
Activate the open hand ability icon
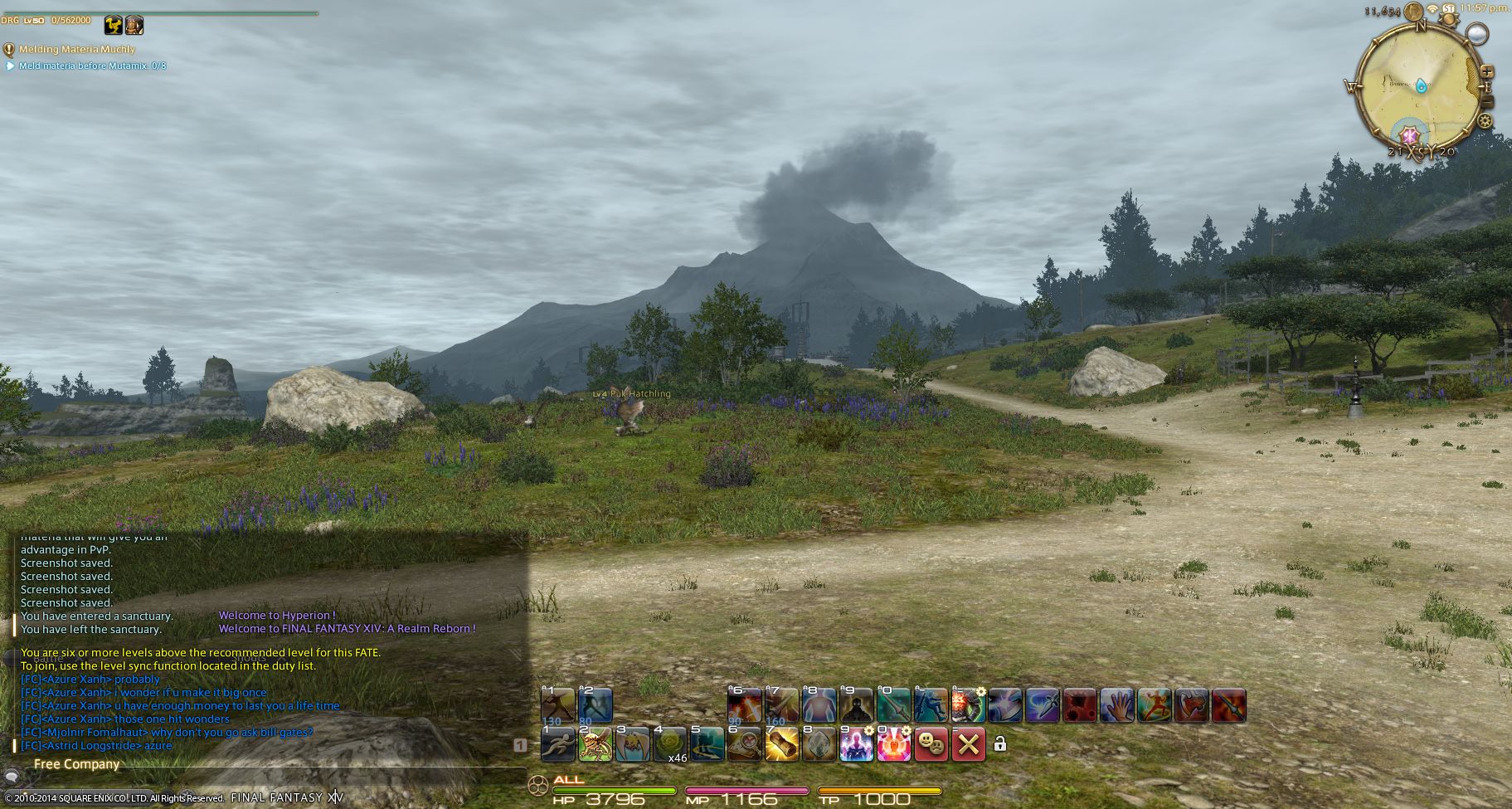click(x=1116, y=705)
